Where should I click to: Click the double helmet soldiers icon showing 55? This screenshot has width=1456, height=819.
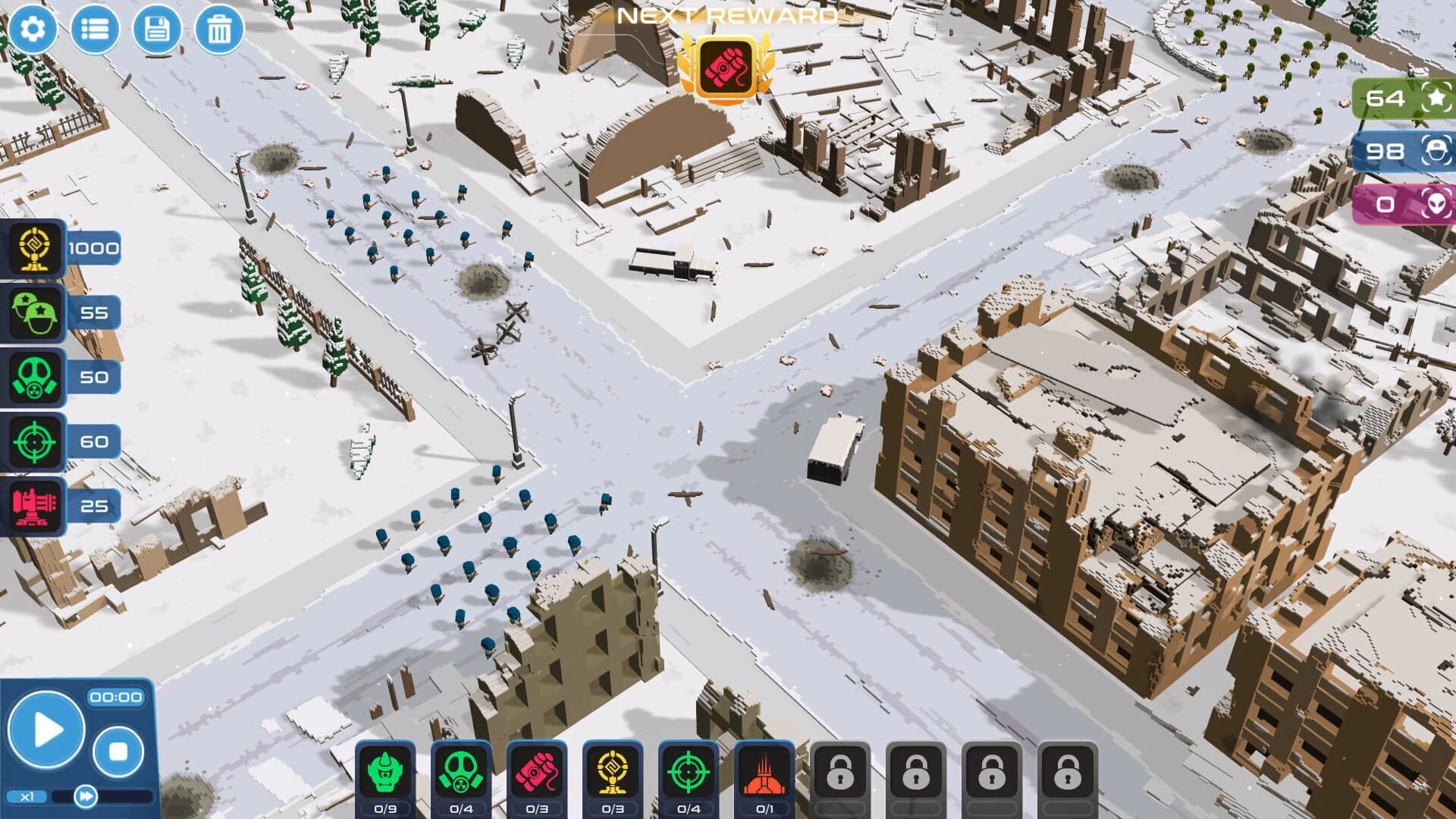click(33, 312)
